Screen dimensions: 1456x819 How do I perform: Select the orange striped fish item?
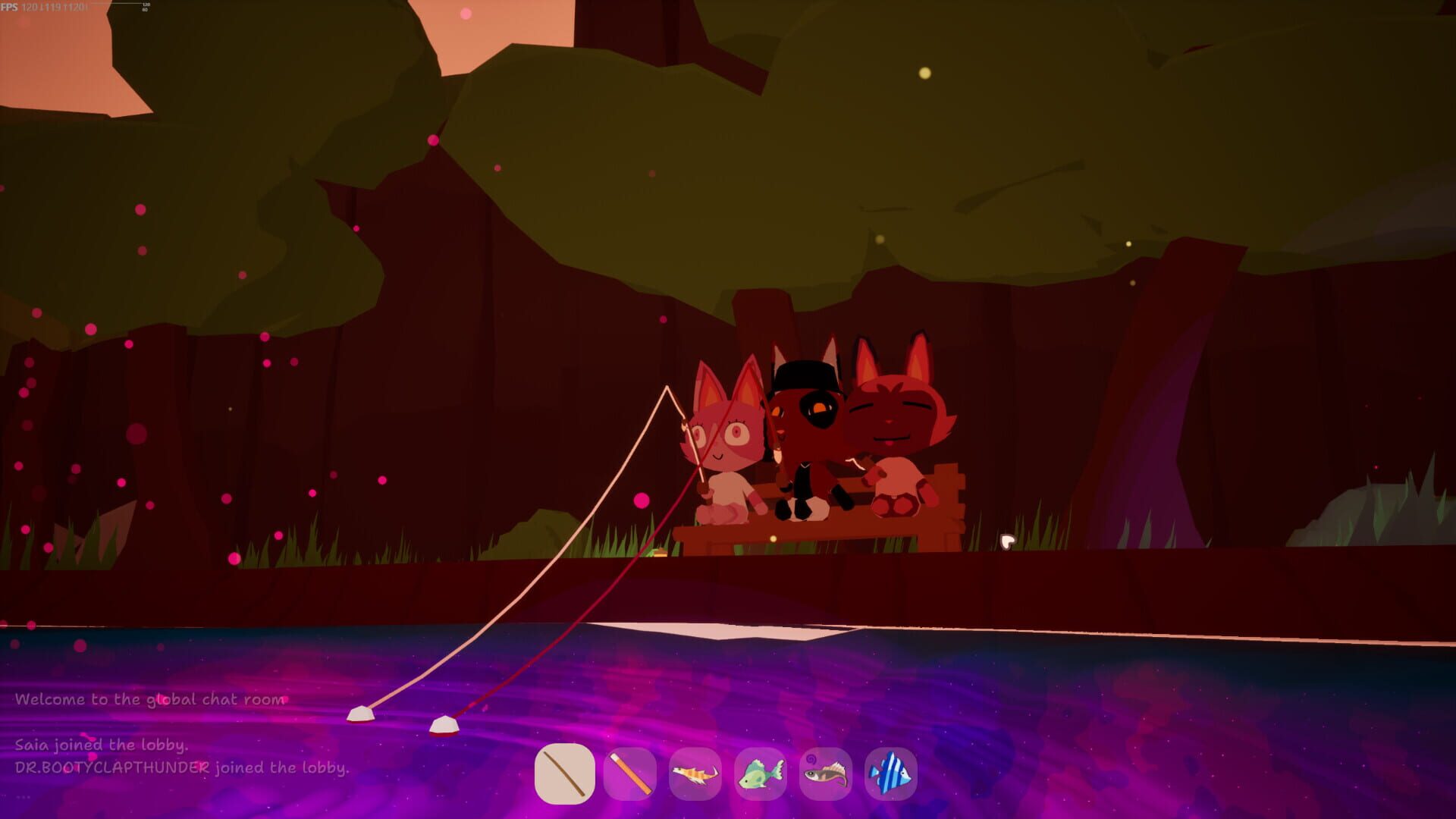(693, 772)
